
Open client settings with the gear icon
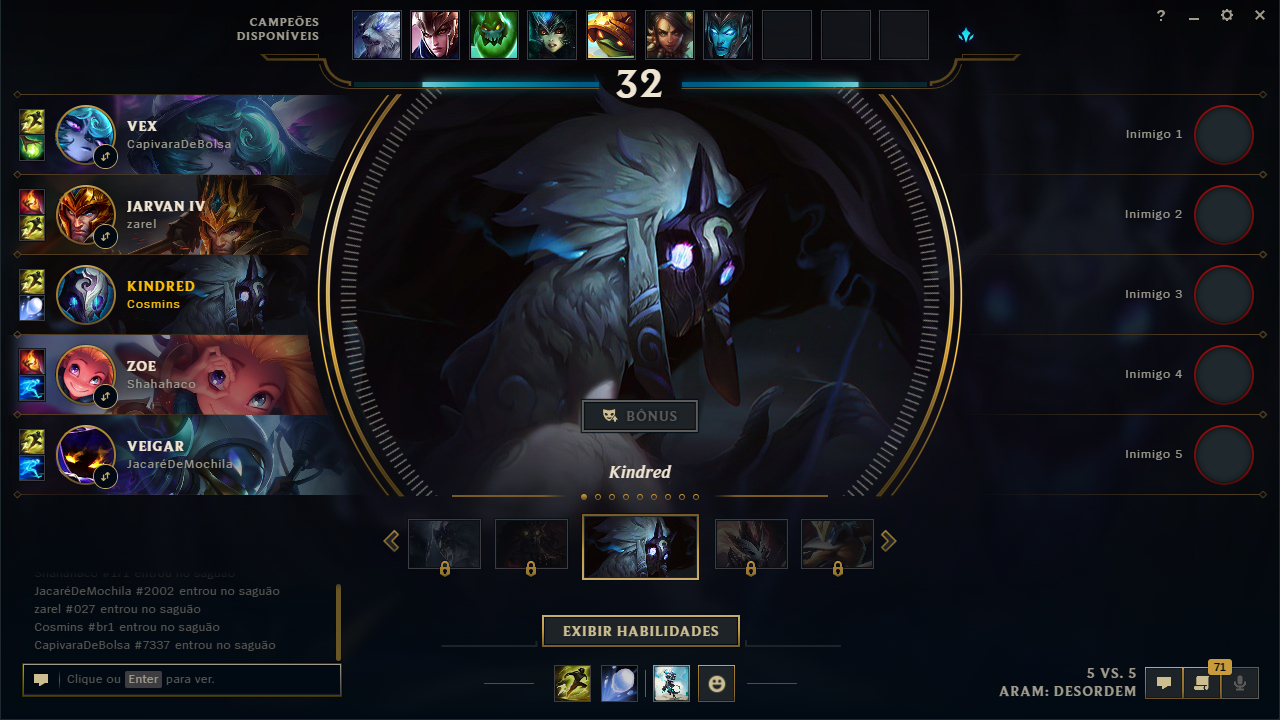(x=1227, y=15)
